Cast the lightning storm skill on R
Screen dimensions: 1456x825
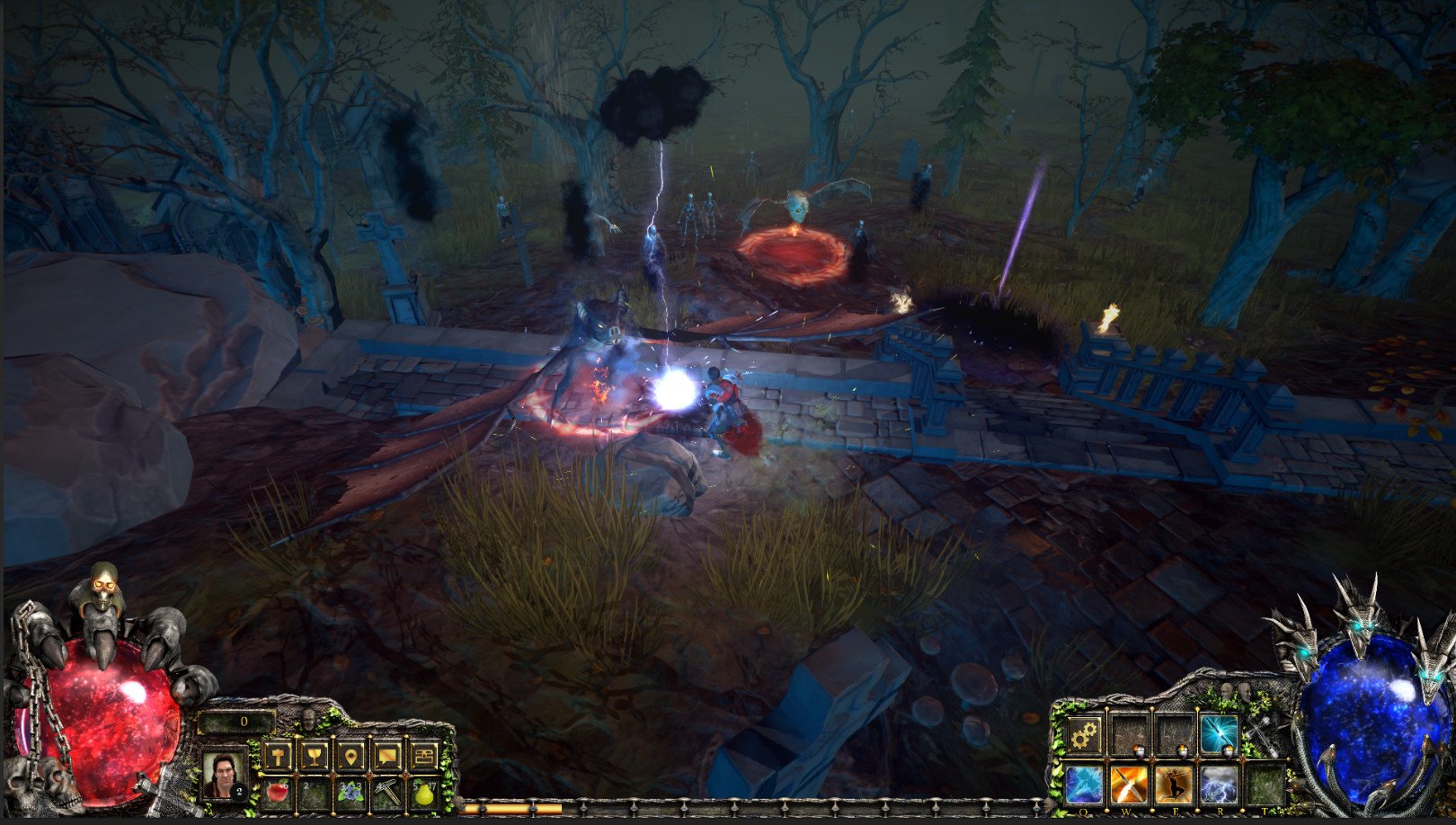(x=1217, y=785)
